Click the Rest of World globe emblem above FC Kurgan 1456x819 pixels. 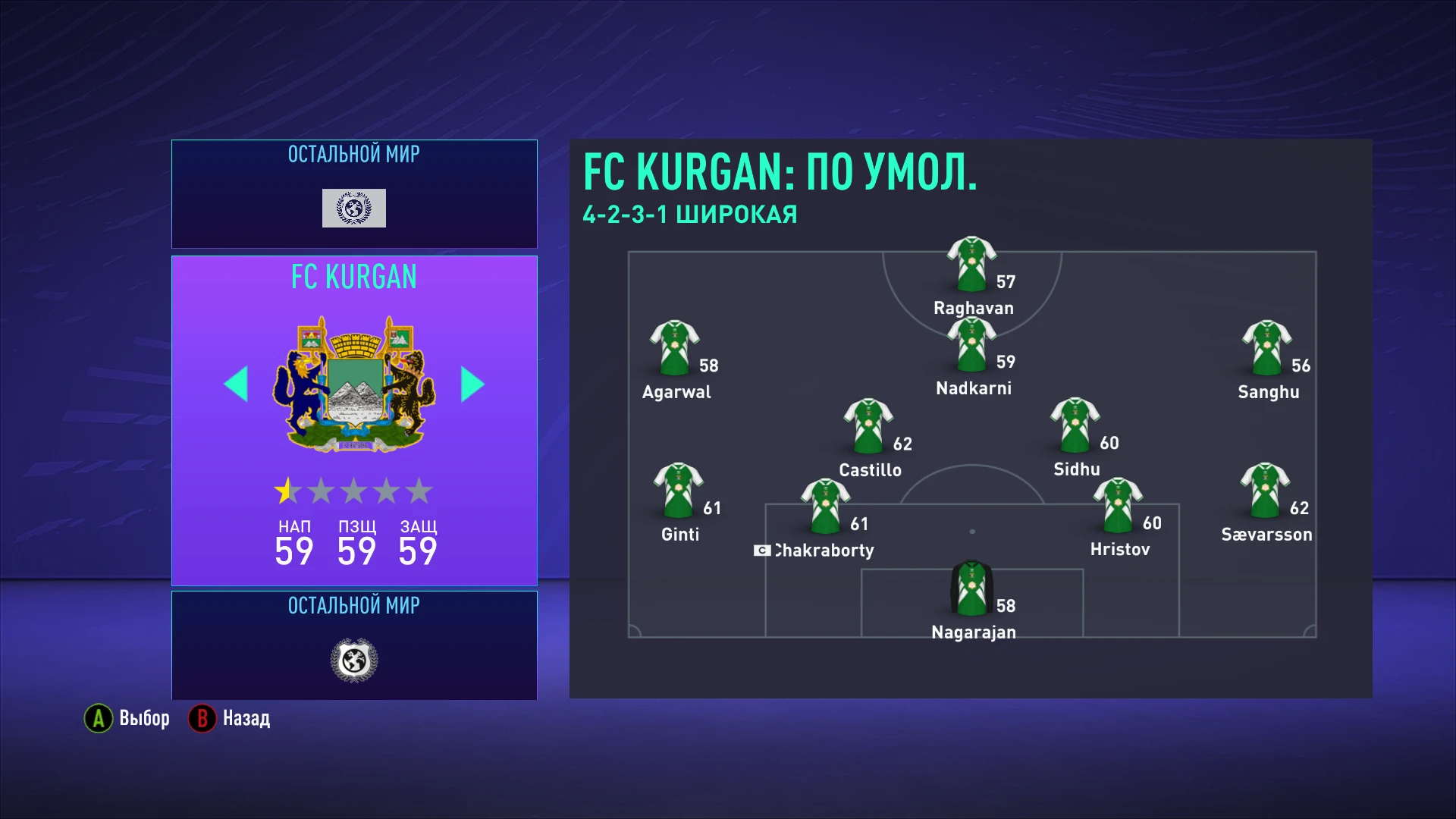coord(353,206)
